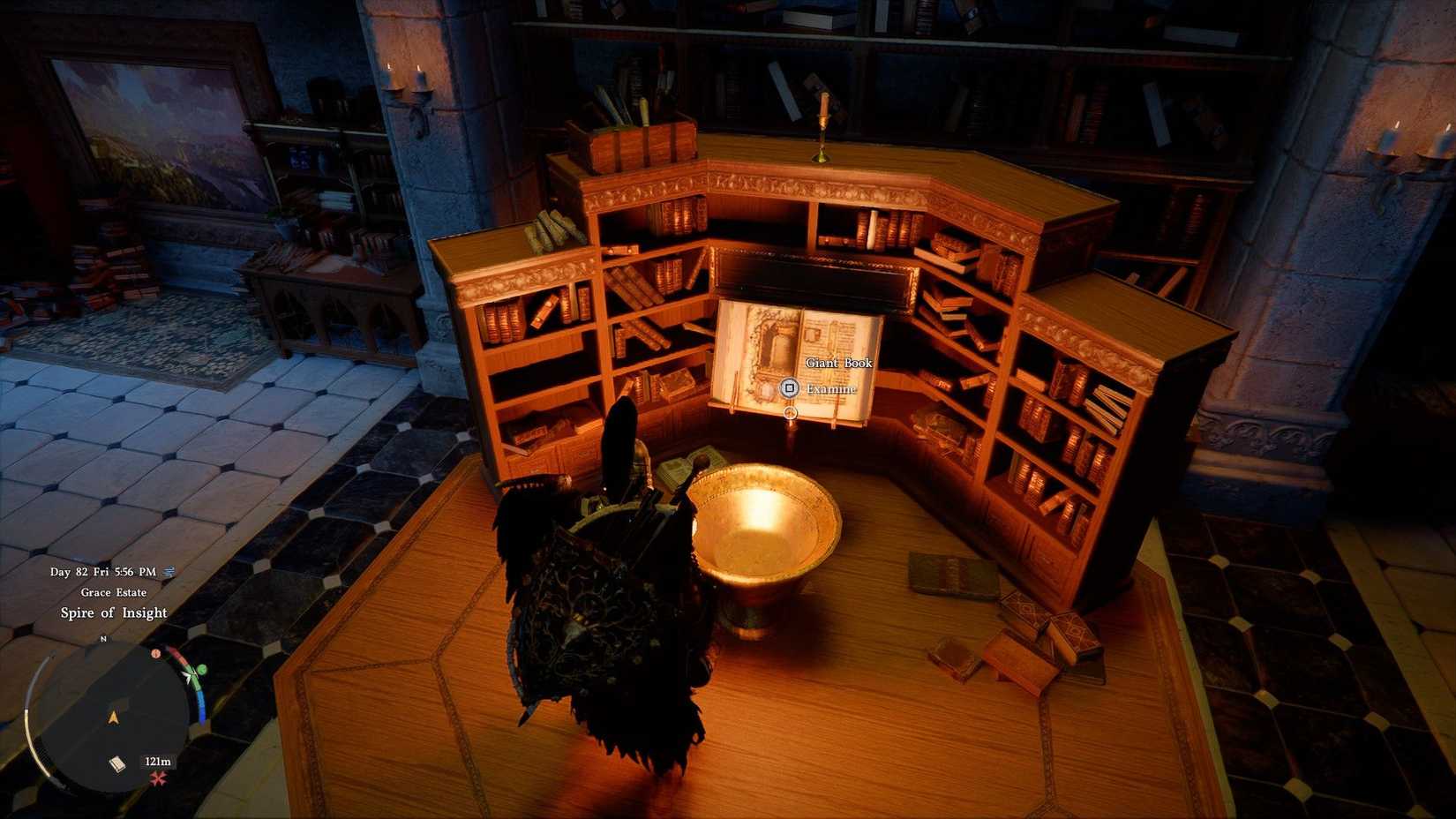Click the 121m distance label on the minimap
The height and width of the screenshot is (819, 1456).
tap(158, 762)
